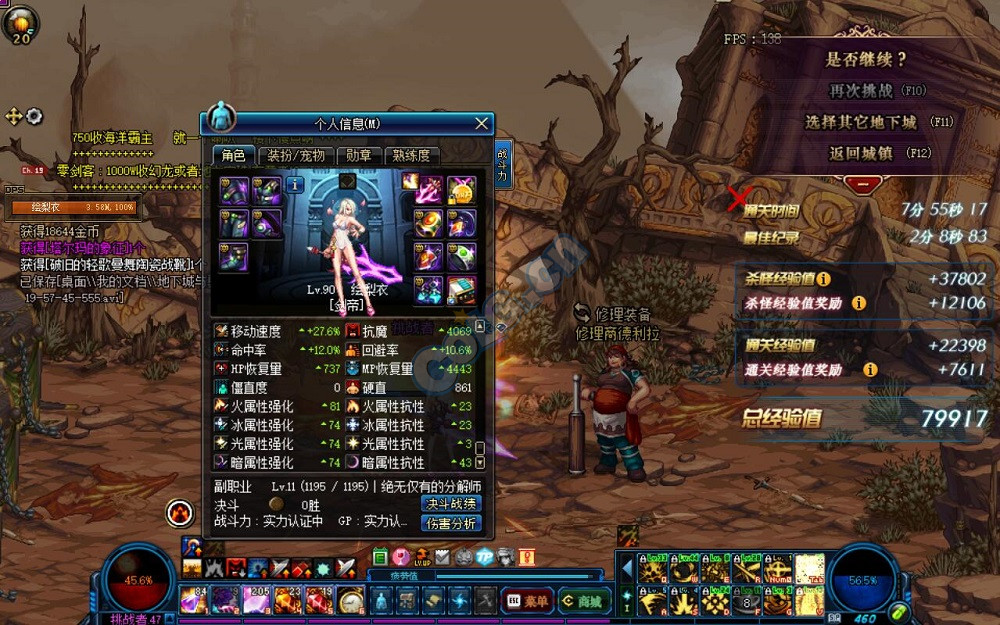The width and height of the screenshot is (1000, 625).
Task: Close the 个人信息 character window
Action: coord(482,123)
